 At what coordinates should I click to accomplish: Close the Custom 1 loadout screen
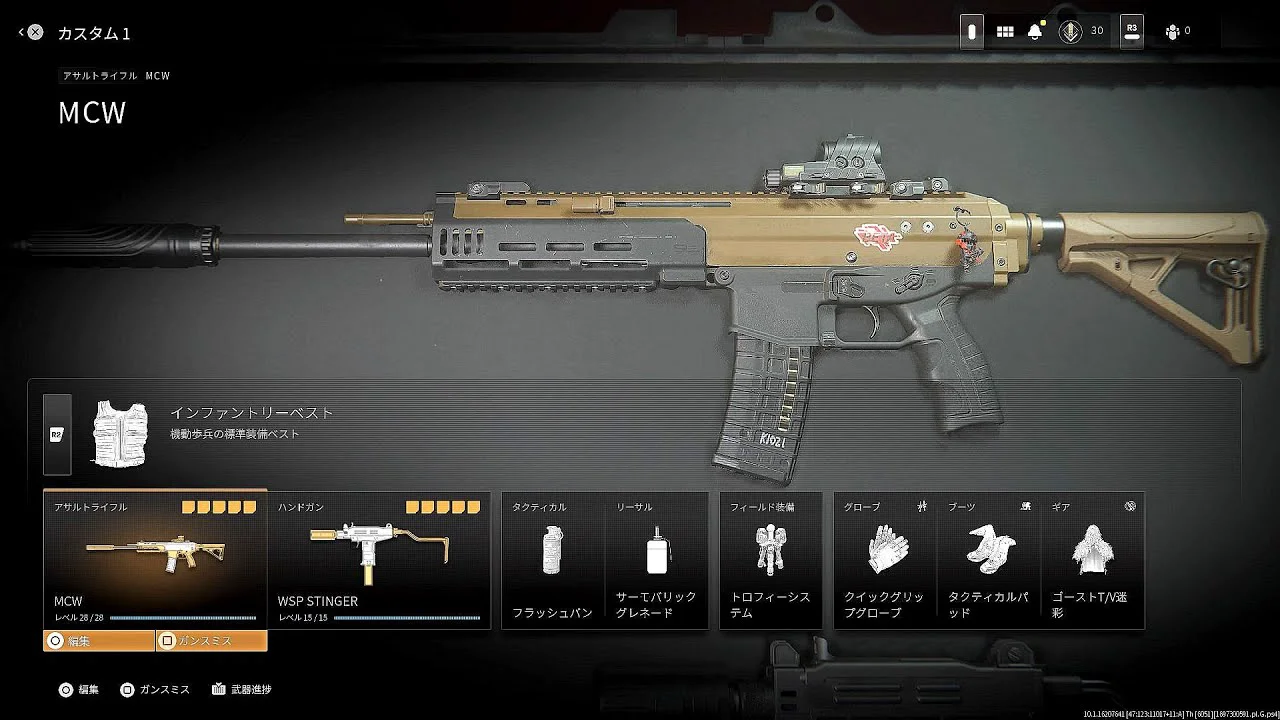click(35, 32)
